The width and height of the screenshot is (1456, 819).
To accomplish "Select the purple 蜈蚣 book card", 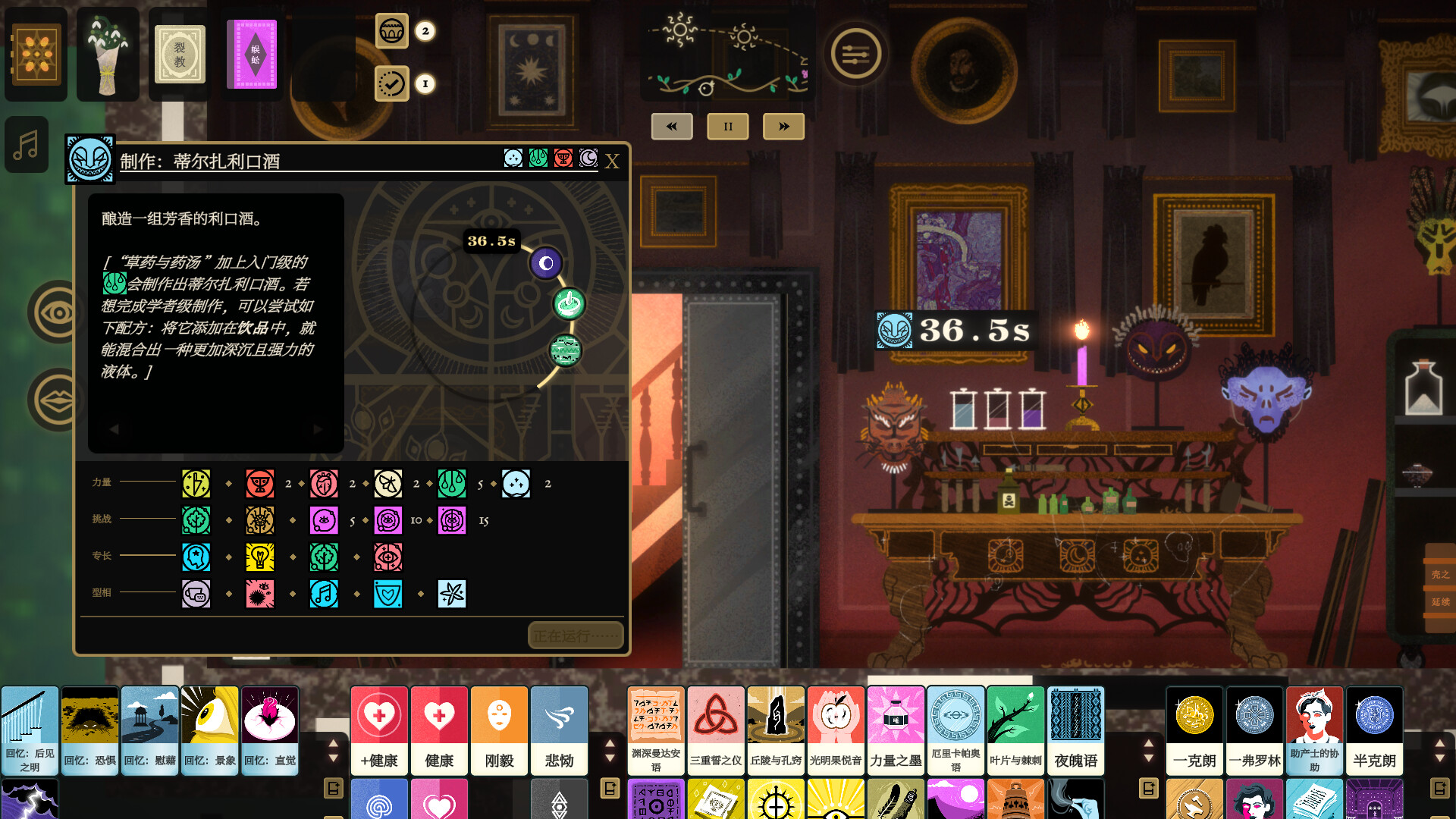I will (x=251, y=55).
